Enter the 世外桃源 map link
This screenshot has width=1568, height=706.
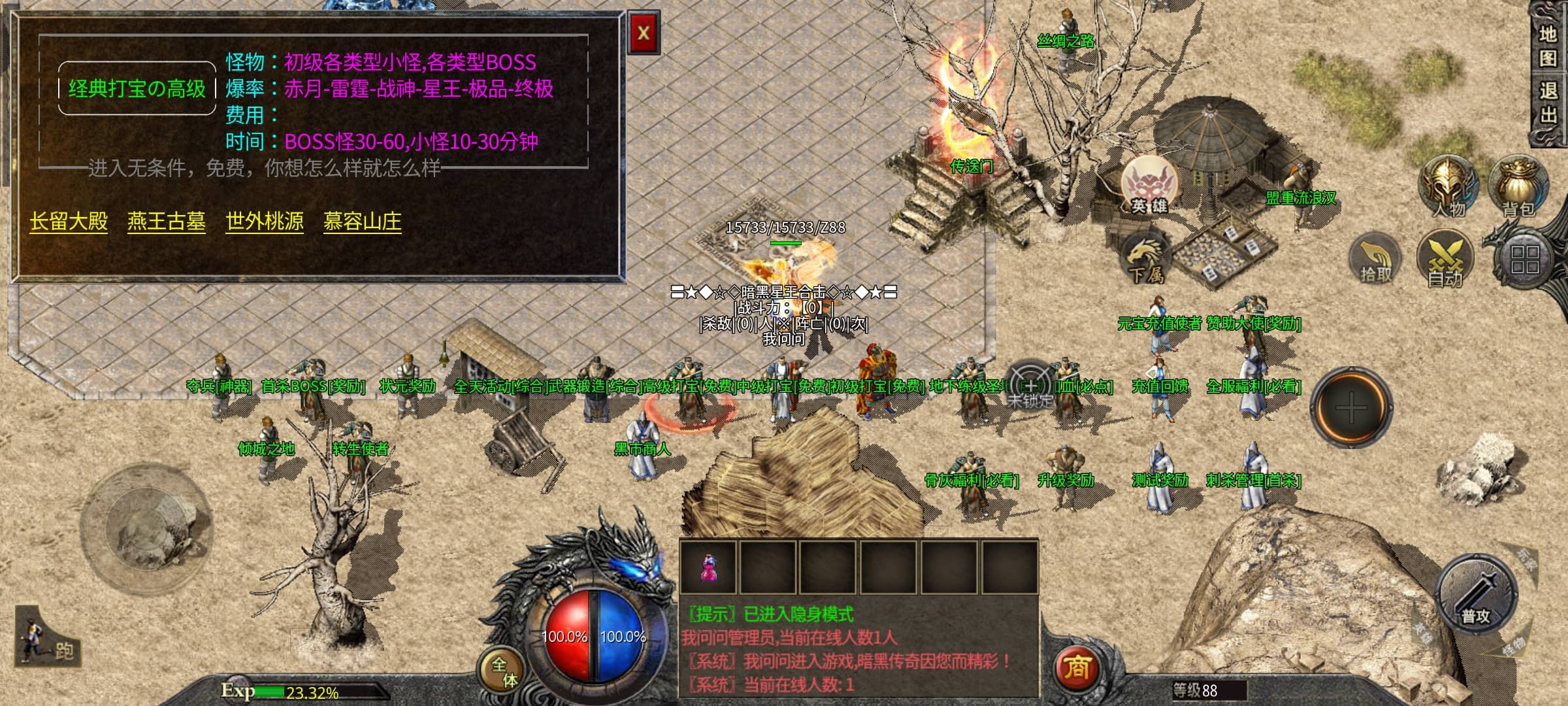pyautogui.click(x=265, y=222)
